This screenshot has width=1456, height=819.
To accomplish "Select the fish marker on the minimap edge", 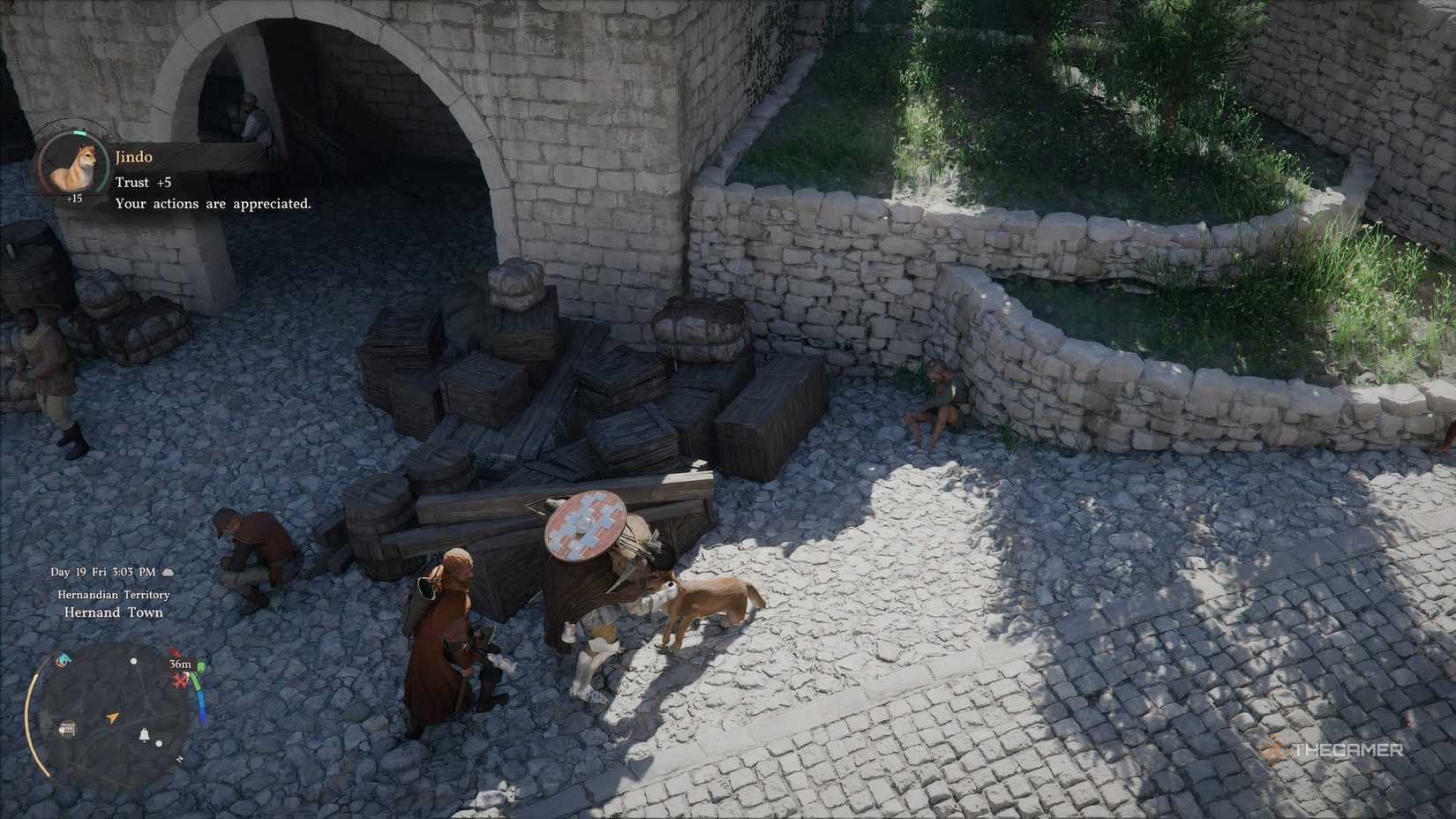I will pyautogui.click(x=63, y=660).
